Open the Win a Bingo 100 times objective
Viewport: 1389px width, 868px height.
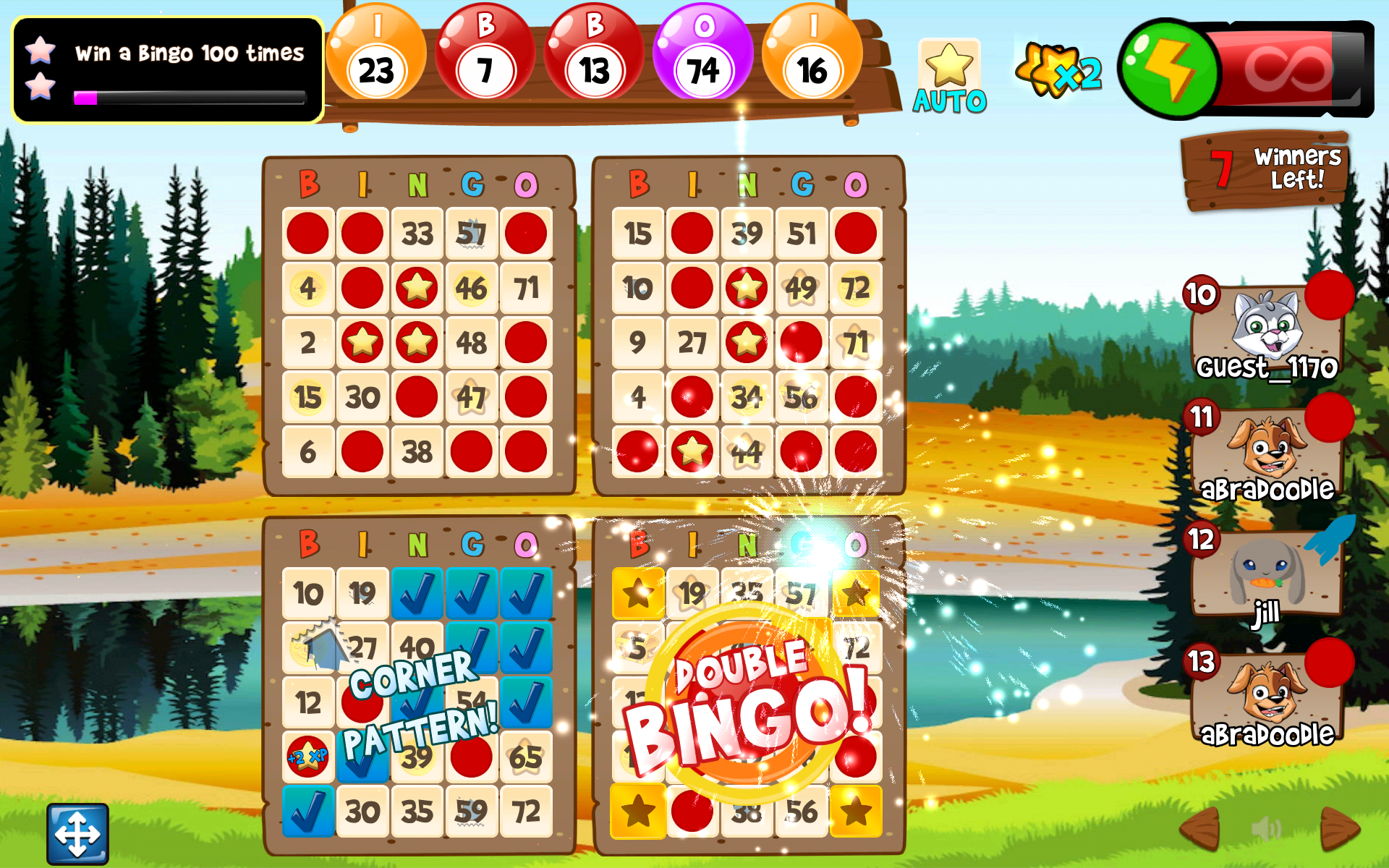(168, 70)
